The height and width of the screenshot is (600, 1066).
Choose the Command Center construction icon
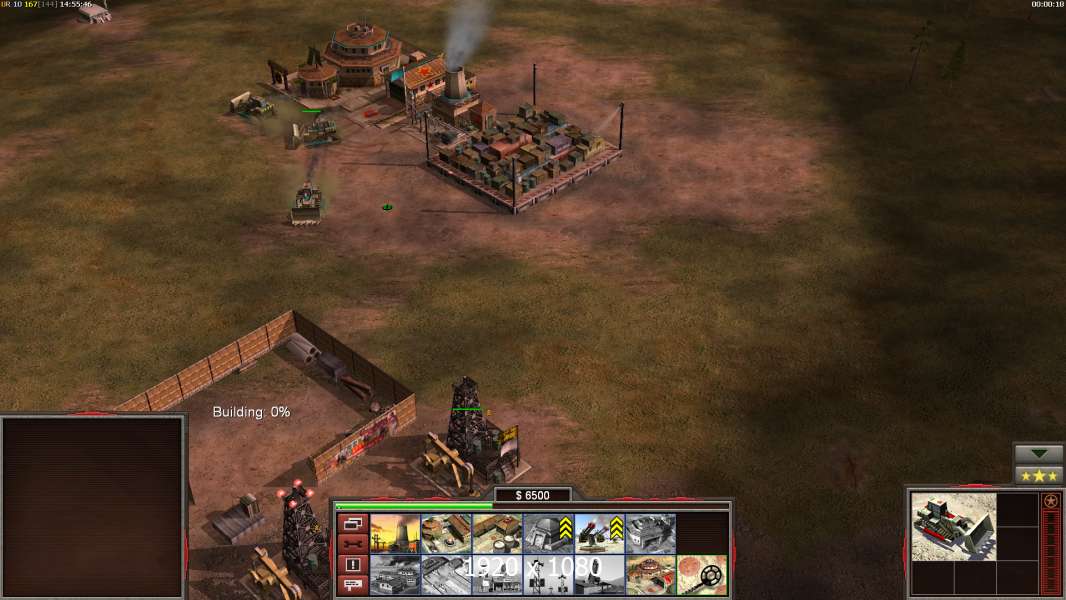point(650,574)
